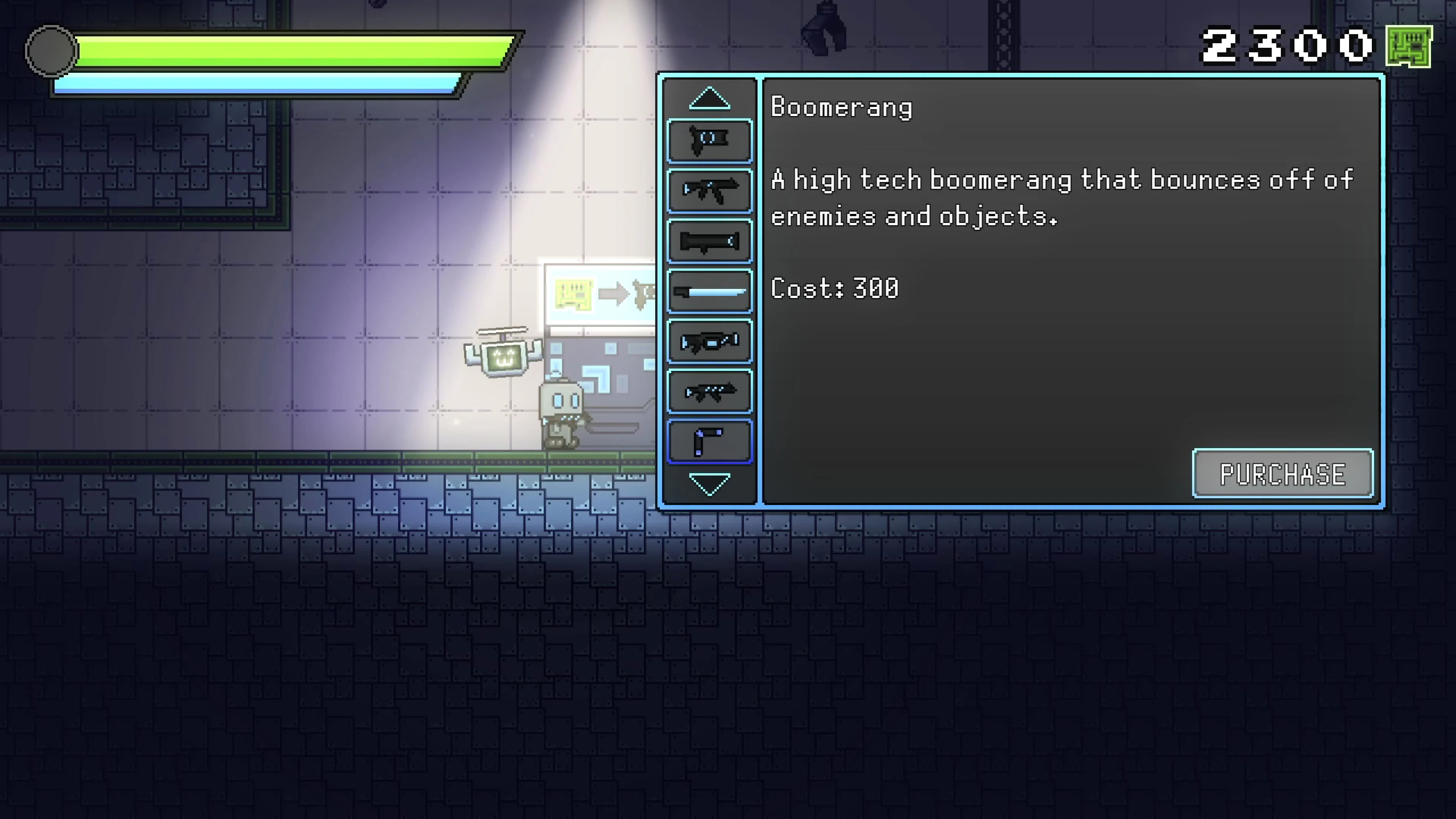Click the Cost: 300 text label

coord(835,288)
